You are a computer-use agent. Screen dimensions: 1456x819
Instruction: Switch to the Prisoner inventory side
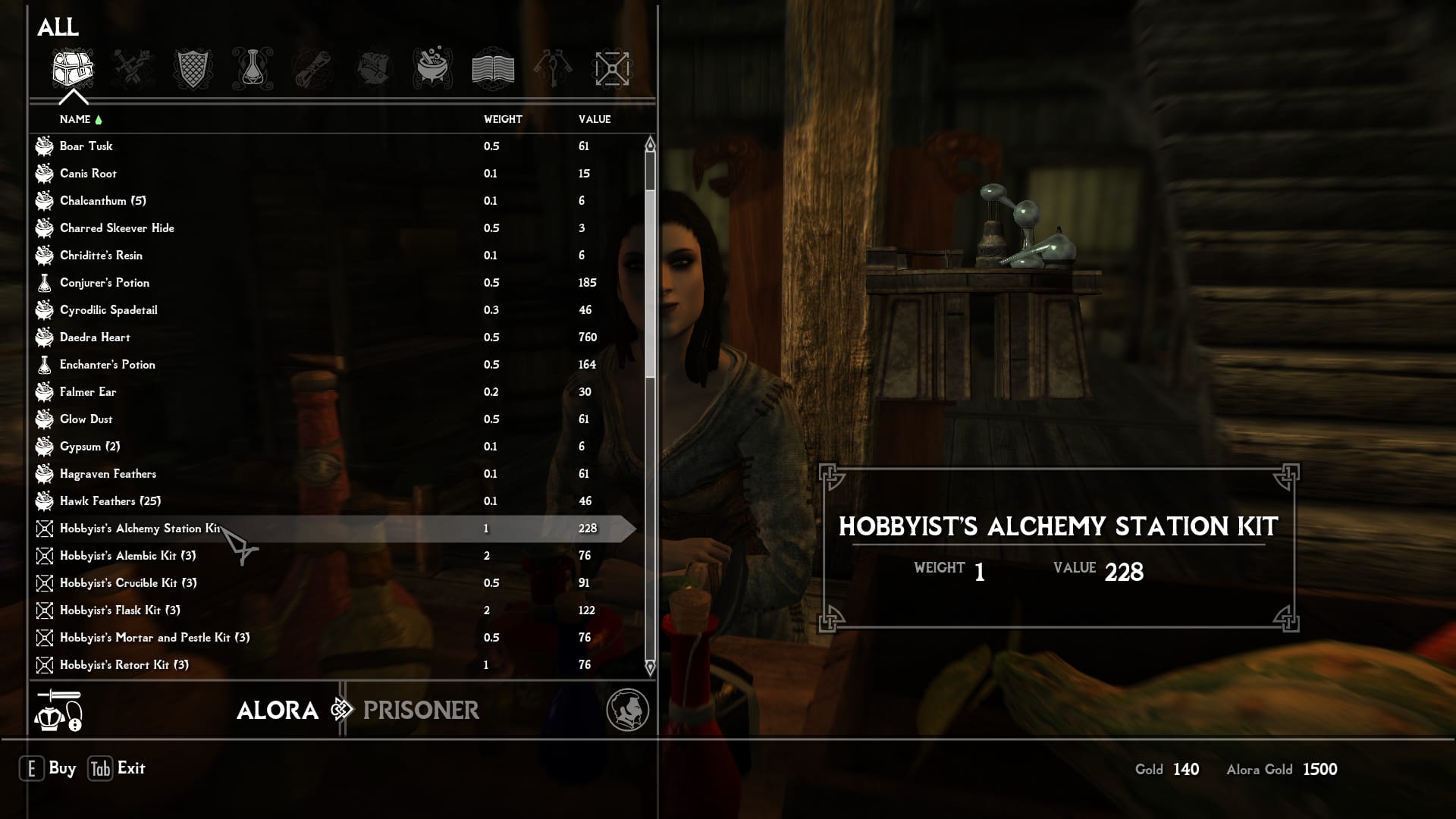pos(421,710)
